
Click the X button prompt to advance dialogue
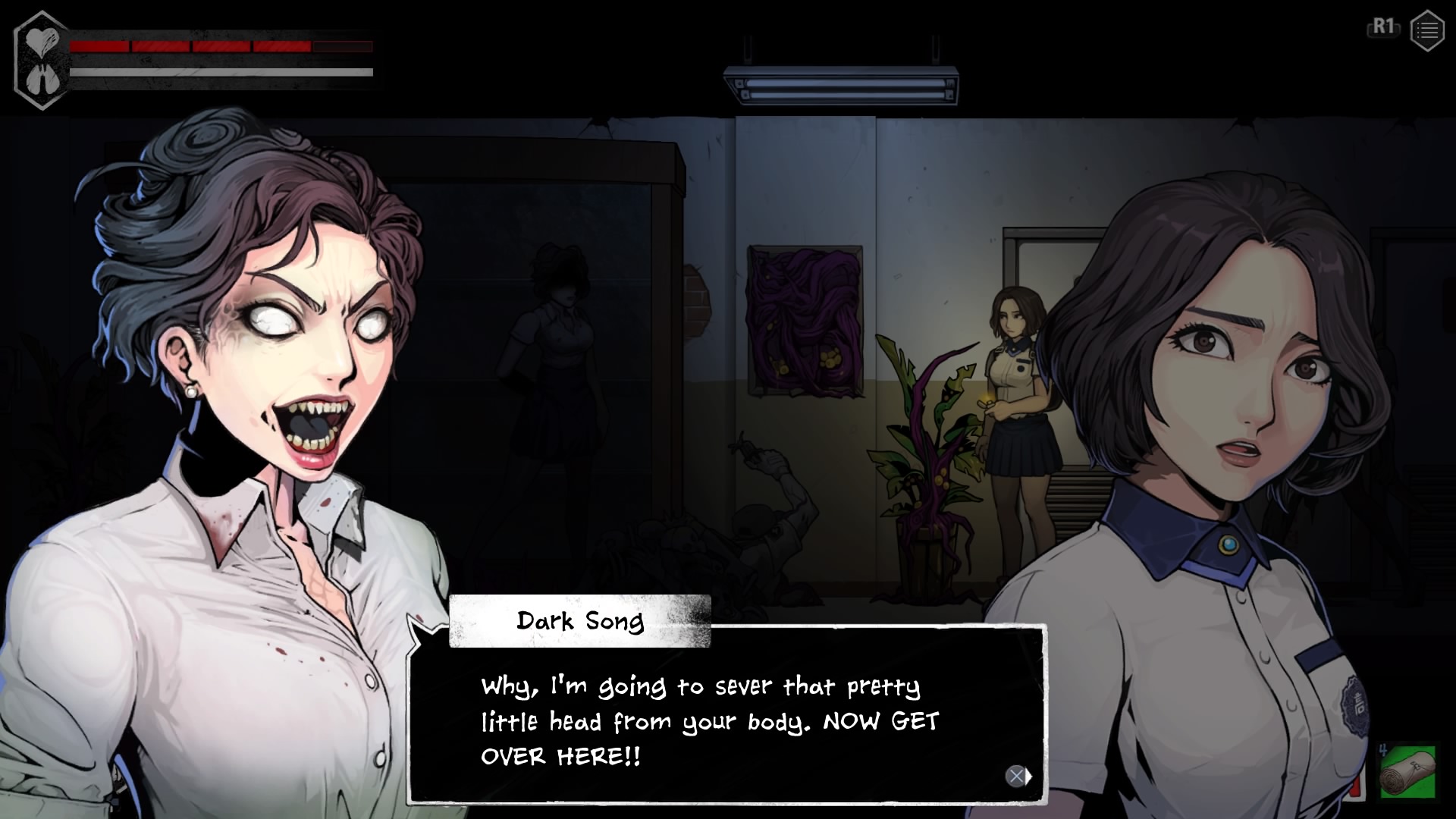coord(1015,776)
